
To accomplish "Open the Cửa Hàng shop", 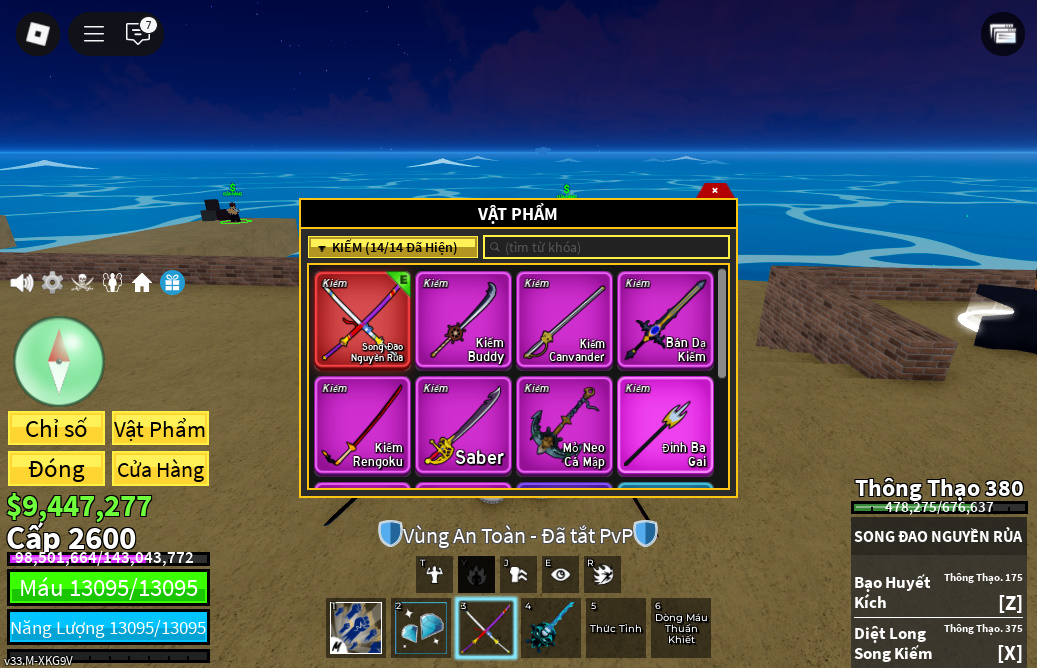I will point(160,469).
